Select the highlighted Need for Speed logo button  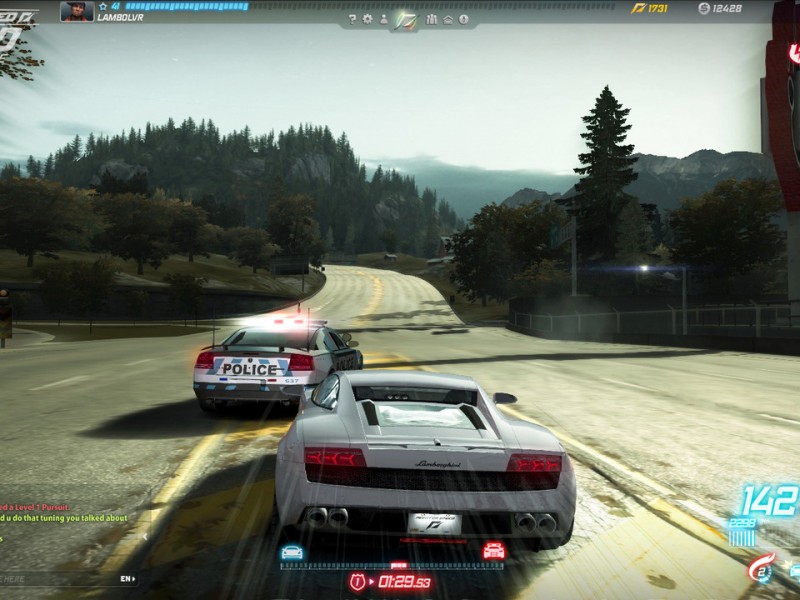click(405, 20)
